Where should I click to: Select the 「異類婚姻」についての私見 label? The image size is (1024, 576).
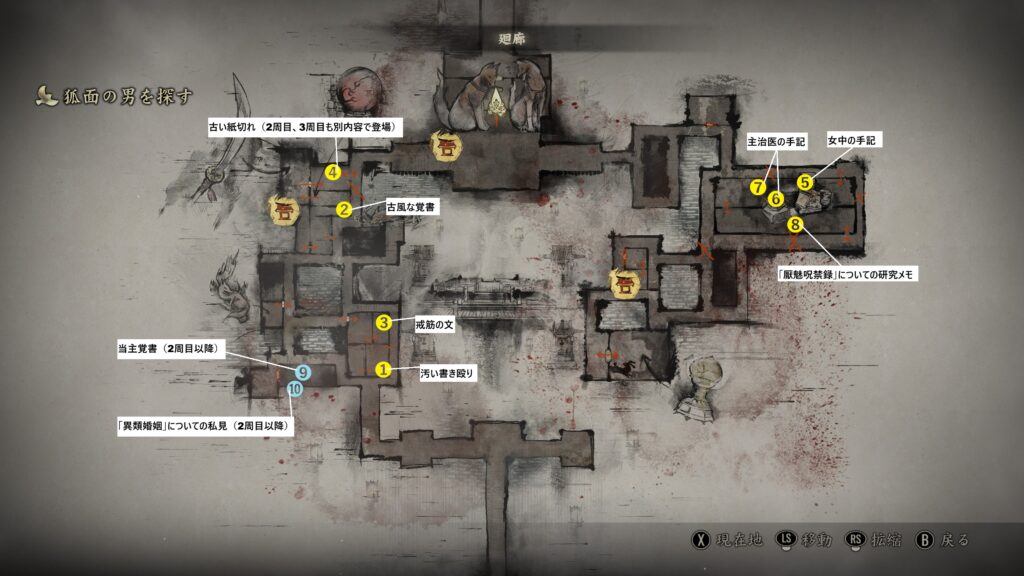pos(207,426)
